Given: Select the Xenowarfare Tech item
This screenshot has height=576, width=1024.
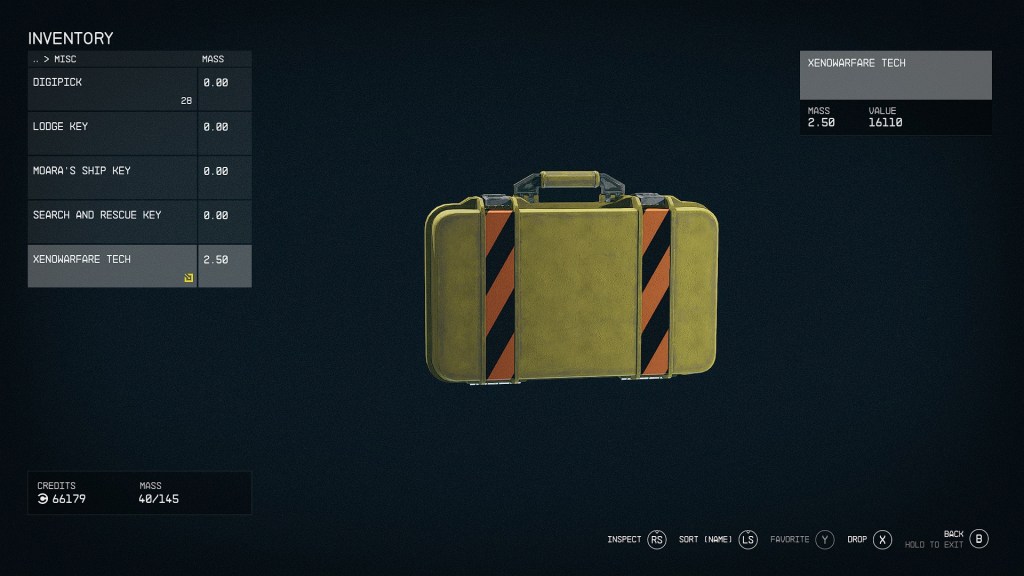Looking at the screenshot, I should [112, 265].
